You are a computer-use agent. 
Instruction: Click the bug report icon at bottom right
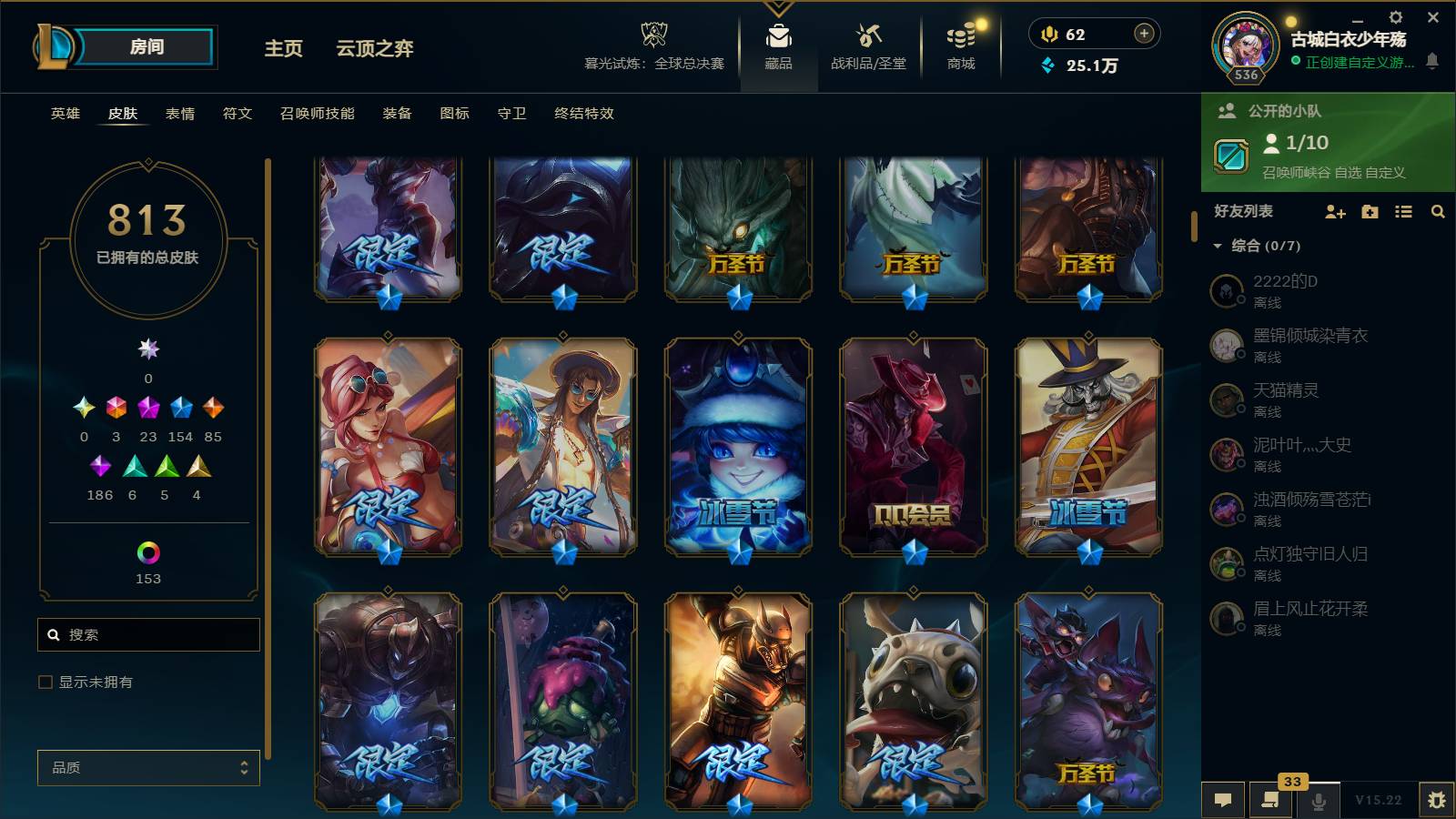(1438, 799)
